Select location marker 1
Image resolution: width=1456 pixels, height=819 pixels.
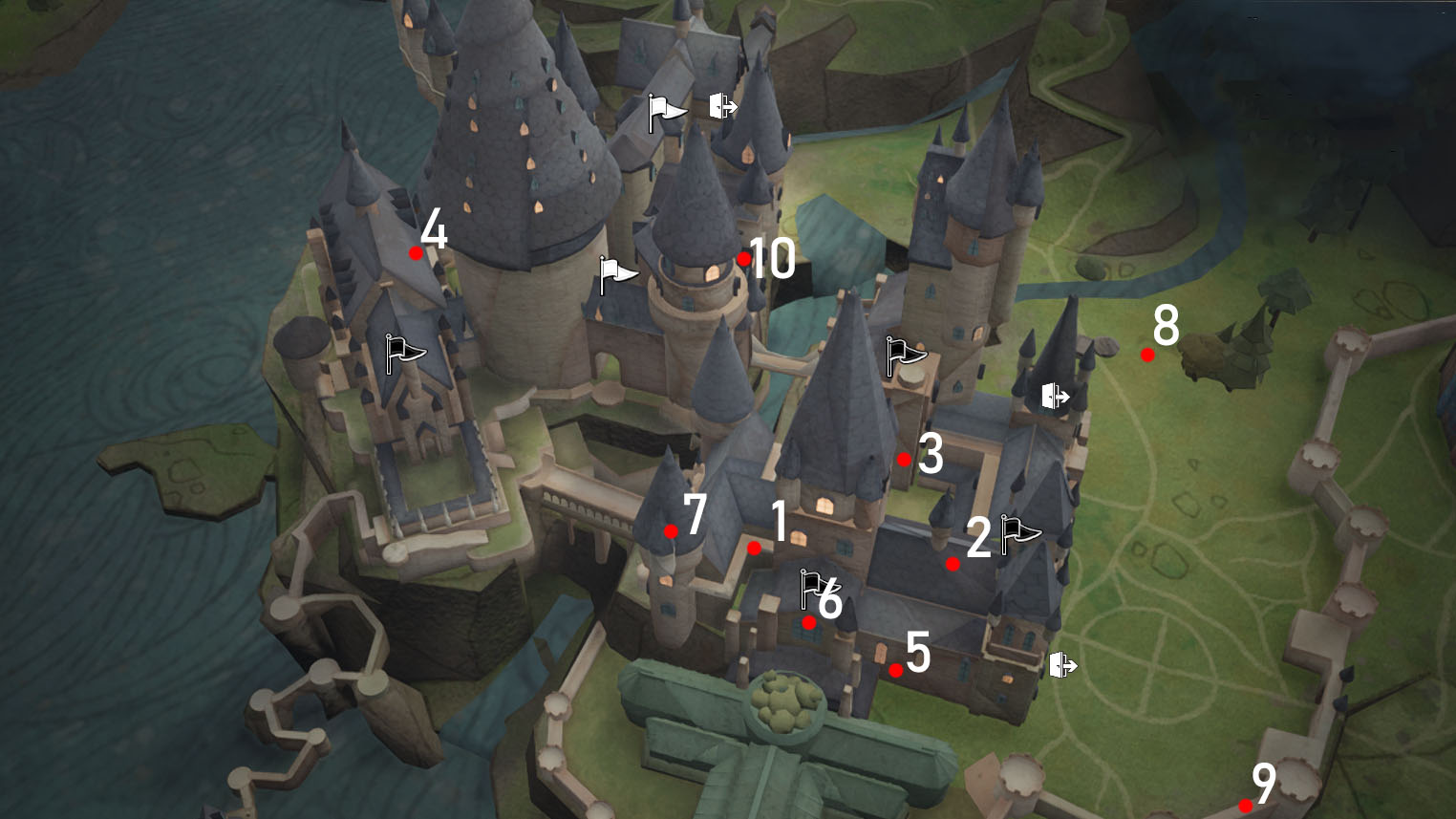click(756, 549)
